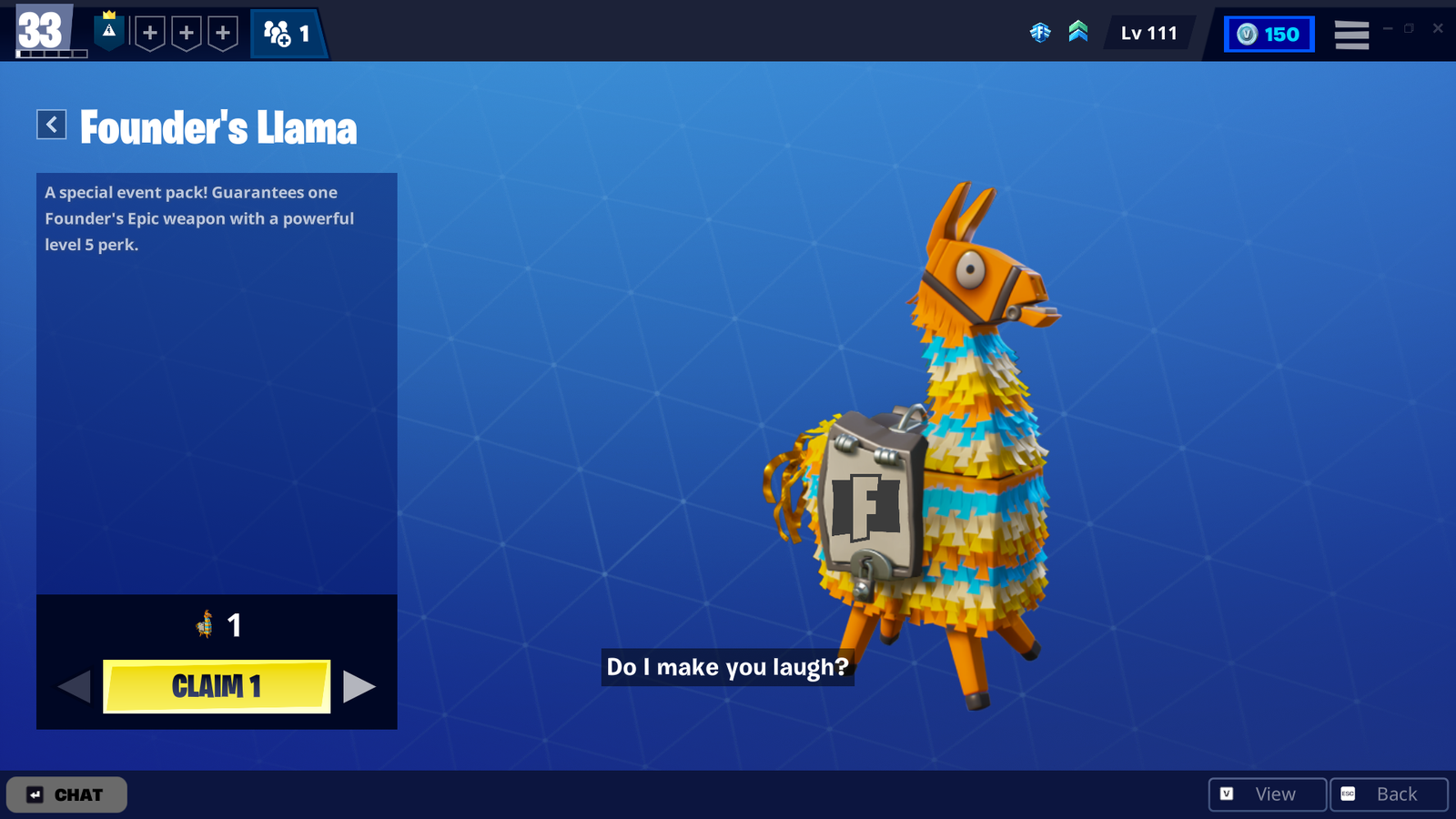This screenshot has width=1456, height=819.
Task: Open the V-Bucks balance showing 150
Action: [1269, 35]
